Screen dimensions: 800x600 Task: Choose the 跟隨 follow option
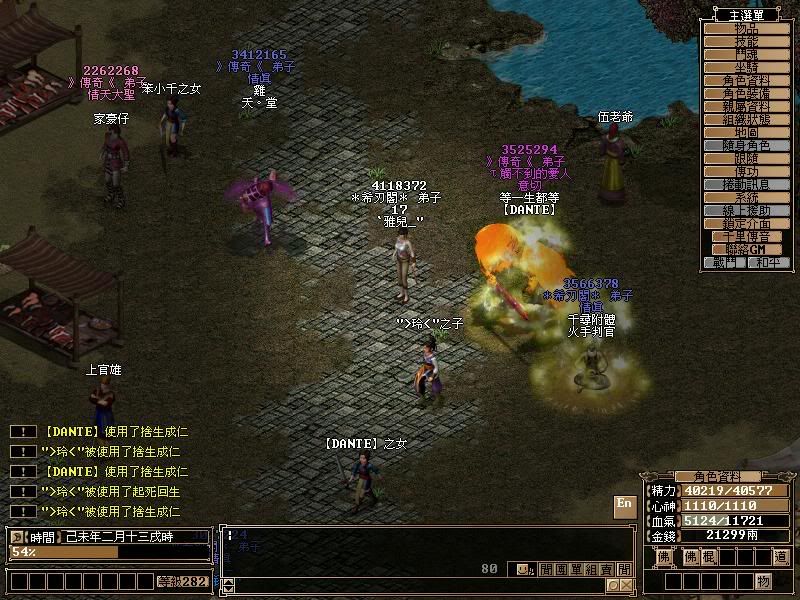point(747,159)
